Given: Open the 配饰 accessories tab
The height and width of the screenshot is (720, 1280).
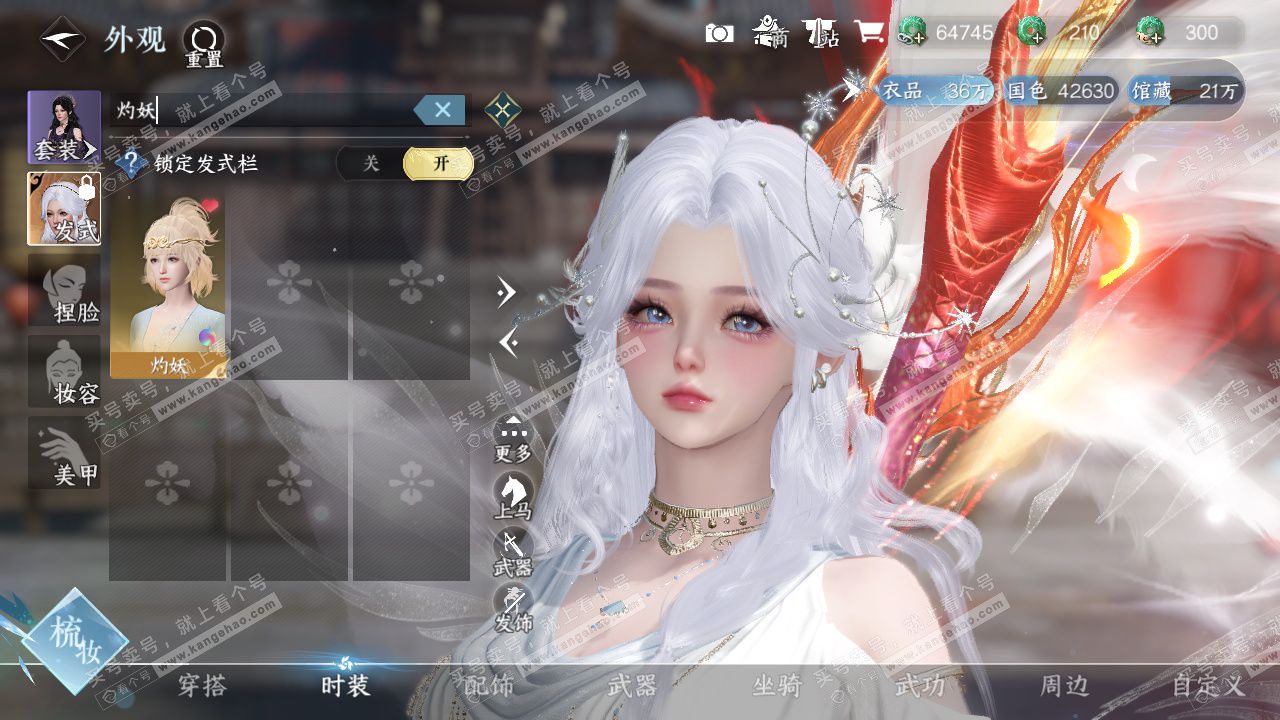Looking at the screenshot, I should pyautogui.click(x=489, y=686).
